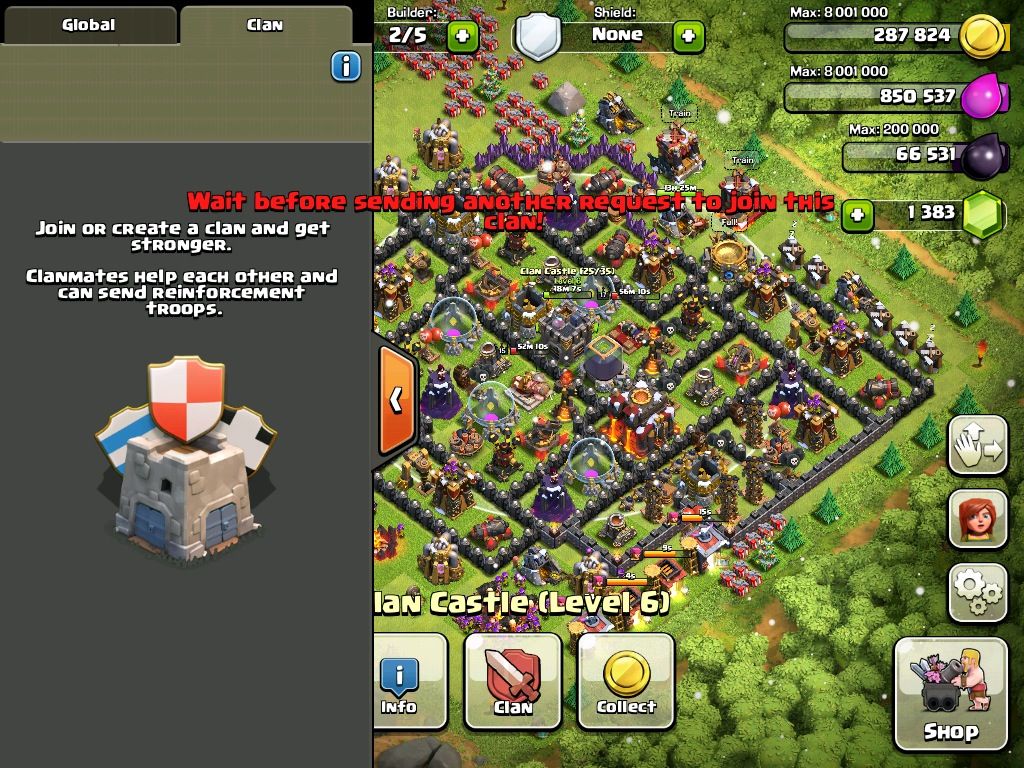The width and height of the screenshot is (1024, 768).
Task: Click the shield status icon
Action: [x=538, y=38]
